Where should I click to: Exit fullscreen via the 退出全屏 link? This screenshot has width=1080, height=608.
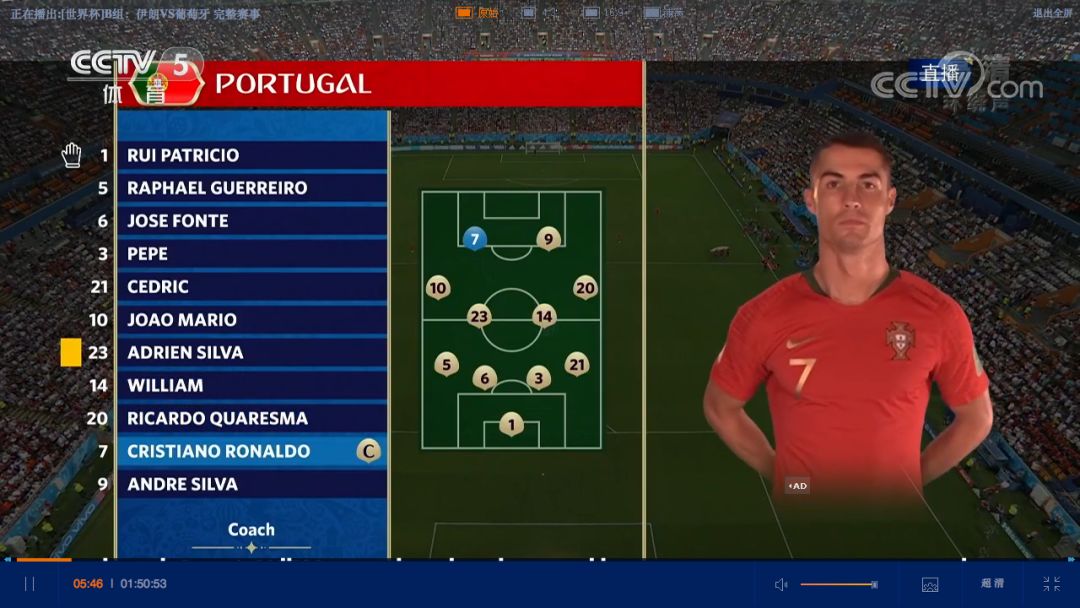coord(1052,13)
